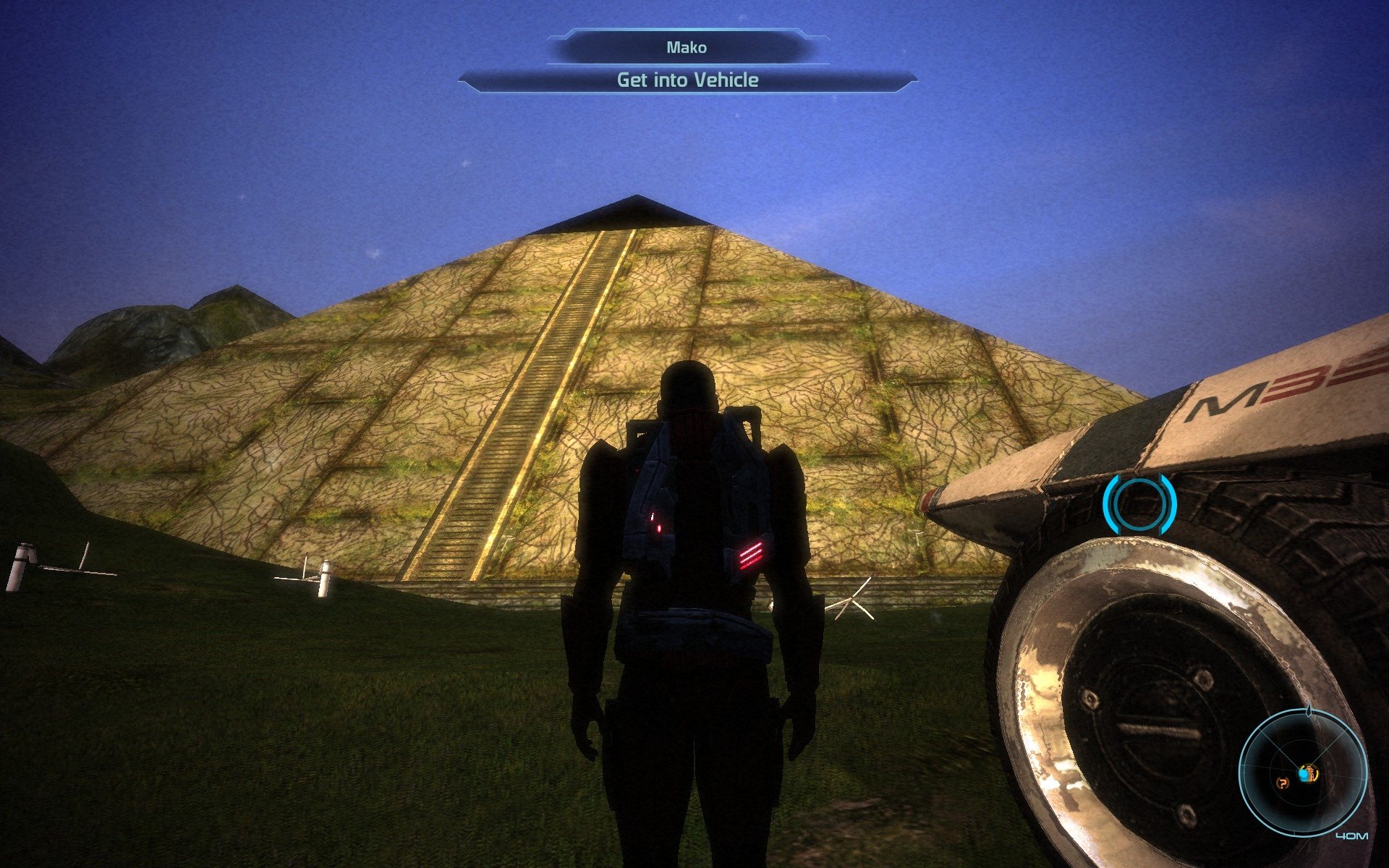Select the orange question mark radar marker
This screenshot has height=868, width=1389.
(1283, 782)
